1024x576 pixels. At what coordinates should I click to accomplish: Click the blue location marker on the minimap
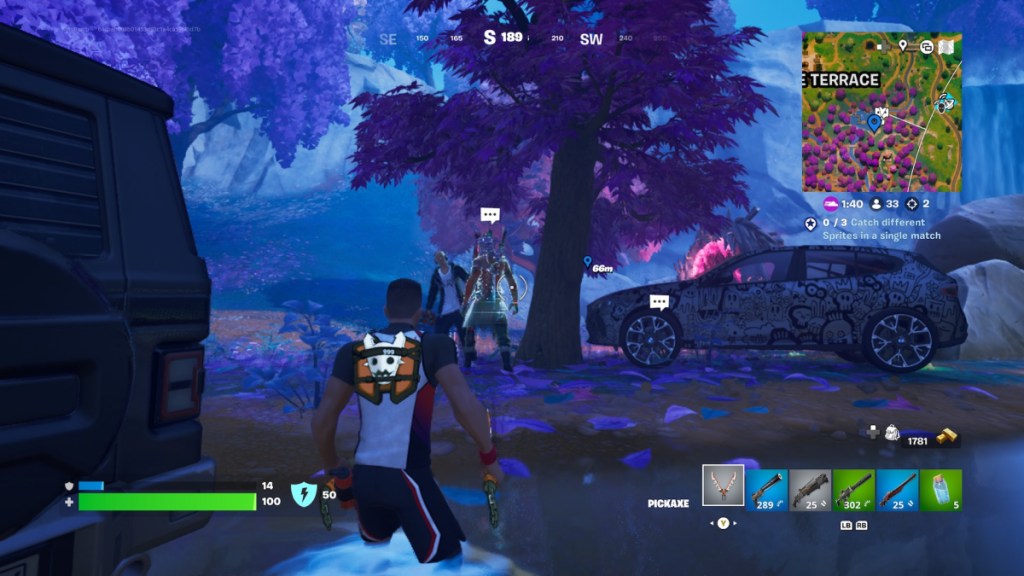[x=875, y=123]
